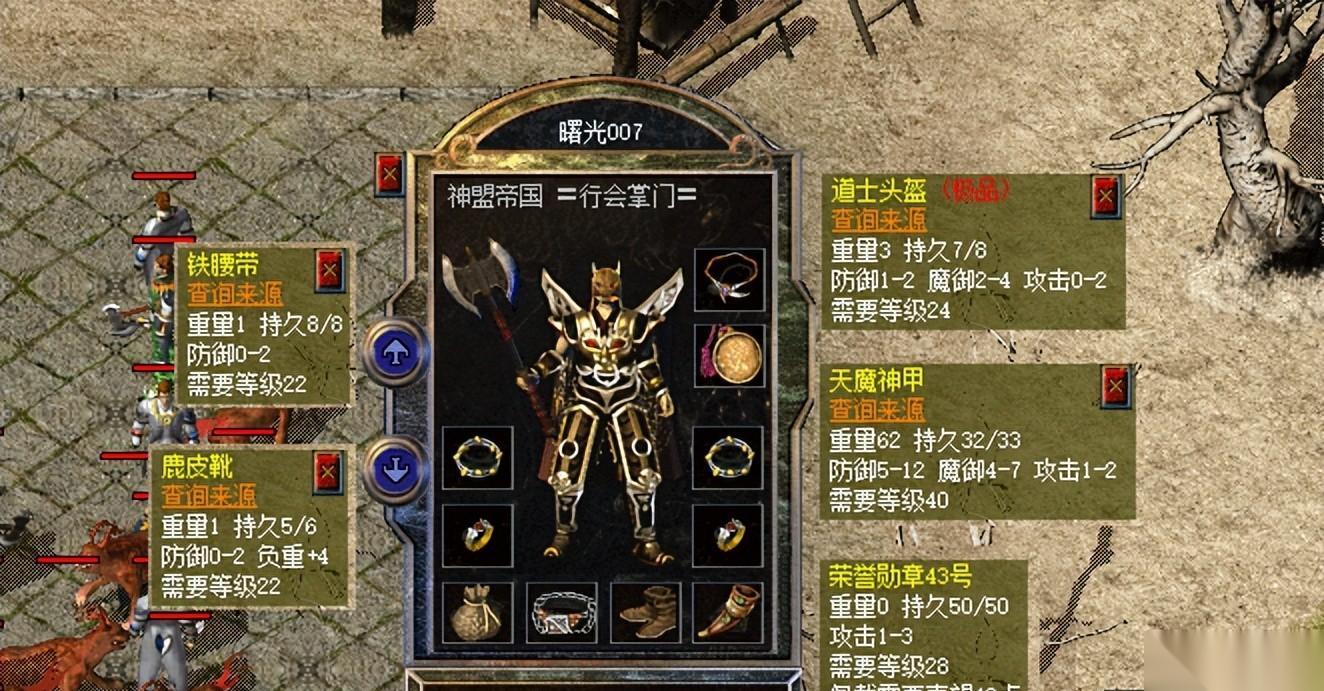
Task: Select the round gold medal slot
Action: pyautogui.click(x=729, y=355)
